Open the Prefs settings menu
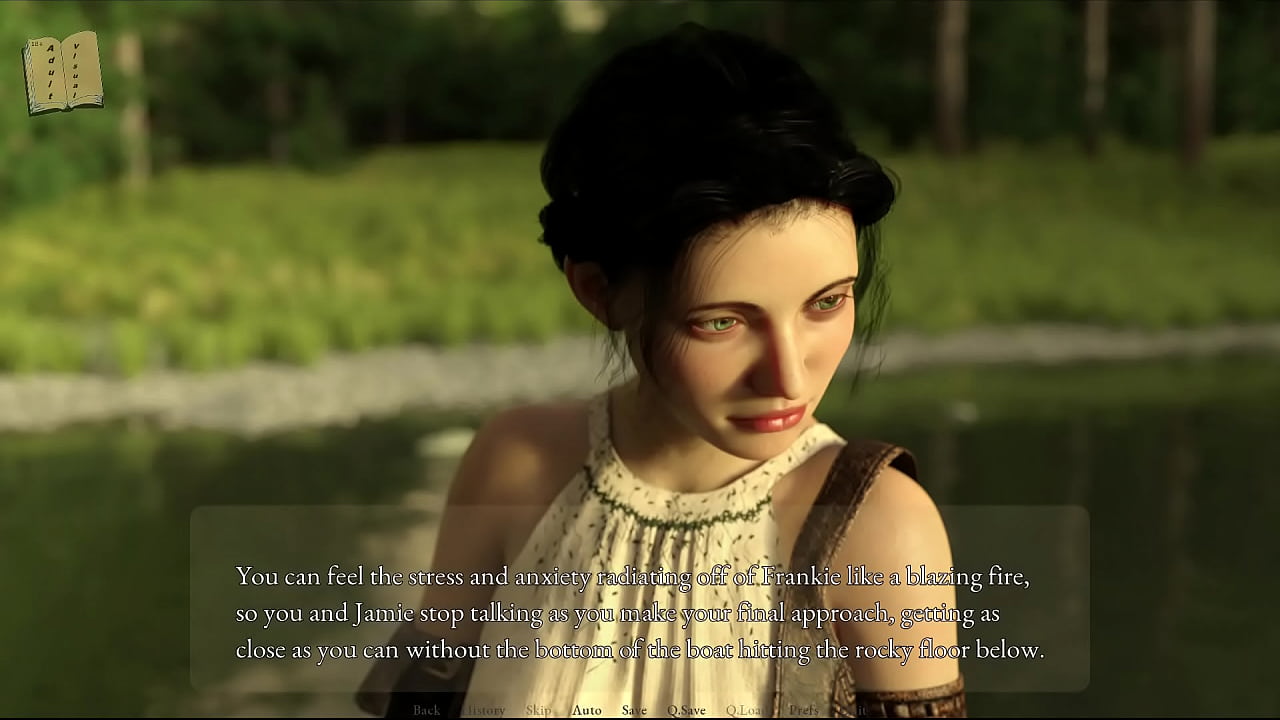Viewport: 1280px width, 720px height. pyautogui.click(x=803, y=710)
